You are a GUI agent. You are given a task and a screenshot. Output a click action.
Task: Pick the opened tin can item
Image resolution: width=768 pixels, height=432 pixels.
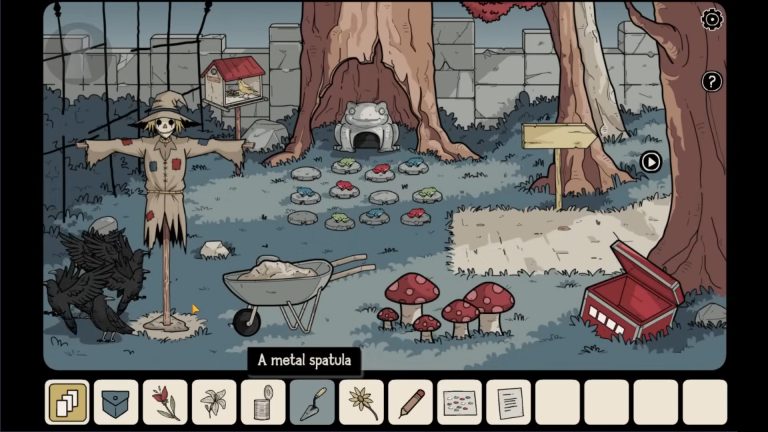pyautogui.click(x=263, y=402)
